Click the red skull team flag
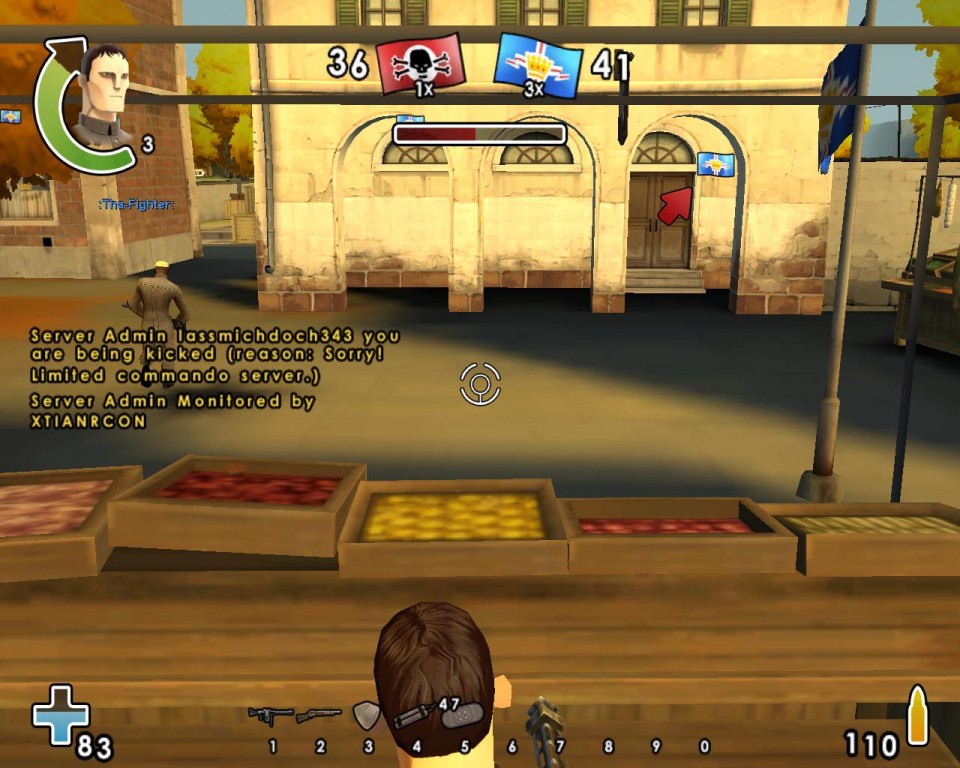Viewport: 960px width, 768px height. tap(420, 65)
